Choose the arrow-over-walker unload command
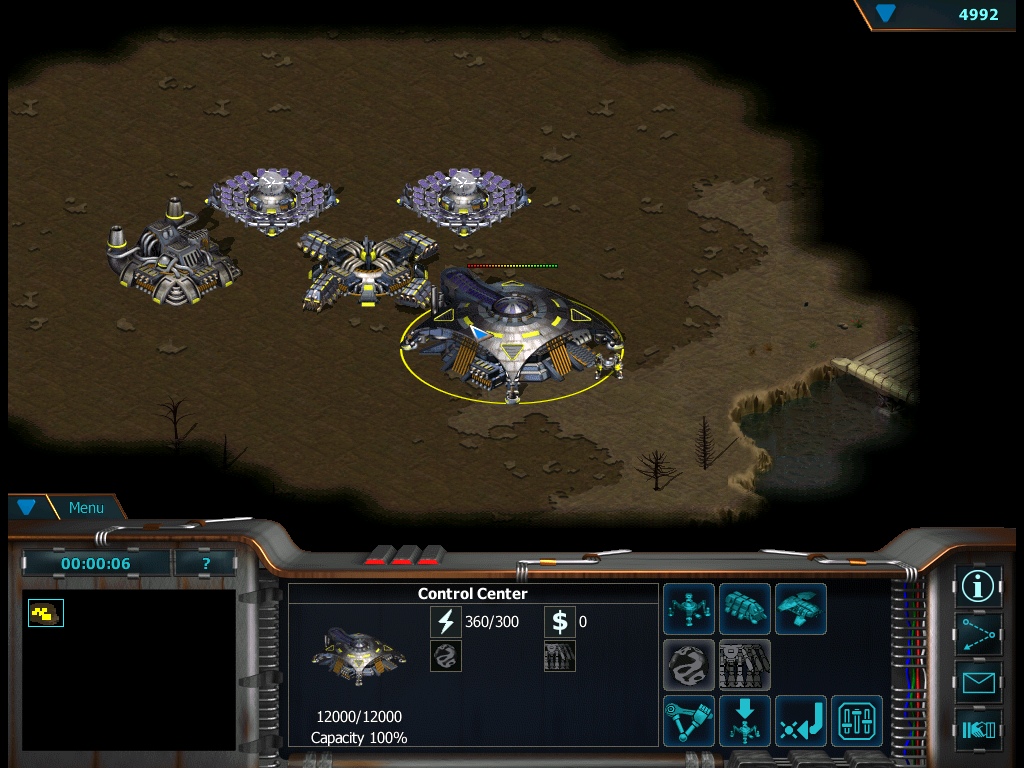The image size is (1024, 768). pos(745,721)
